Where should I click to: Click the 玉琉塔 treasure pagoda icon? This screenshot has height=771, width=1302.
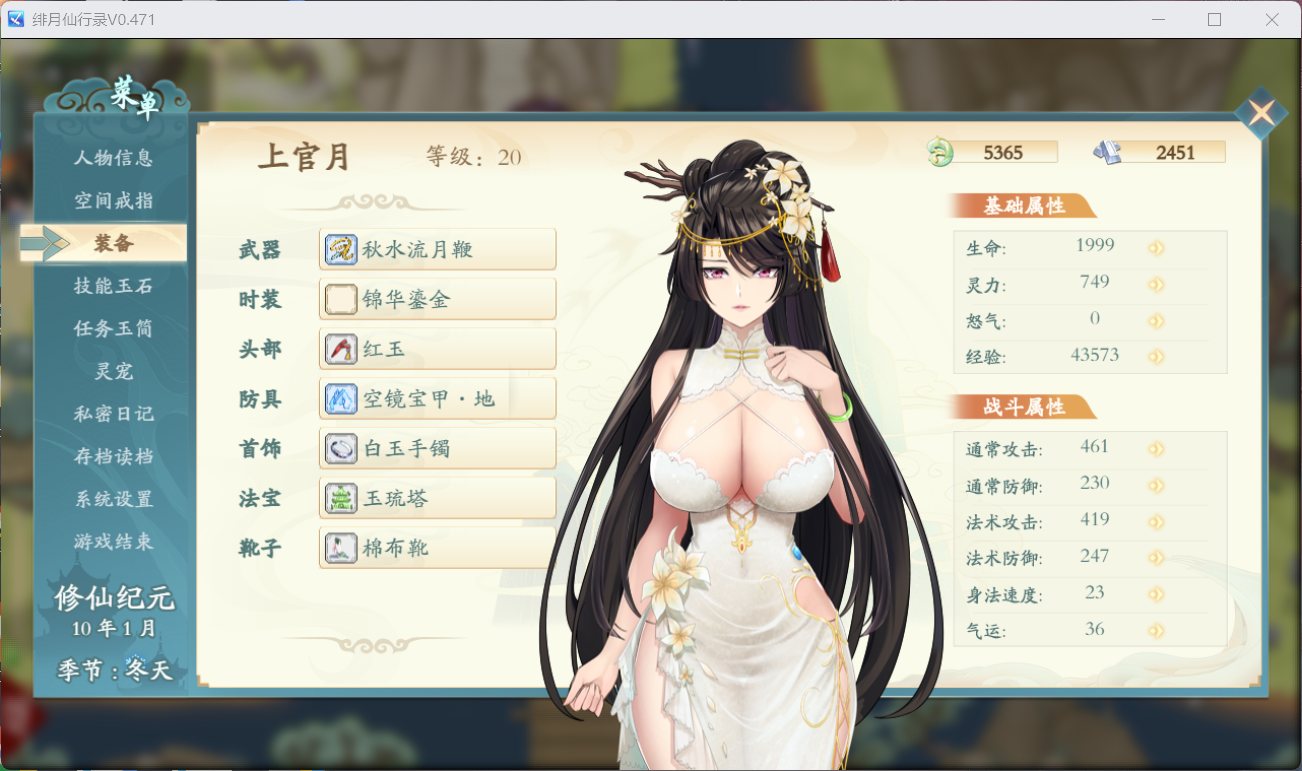click(340, 497)
